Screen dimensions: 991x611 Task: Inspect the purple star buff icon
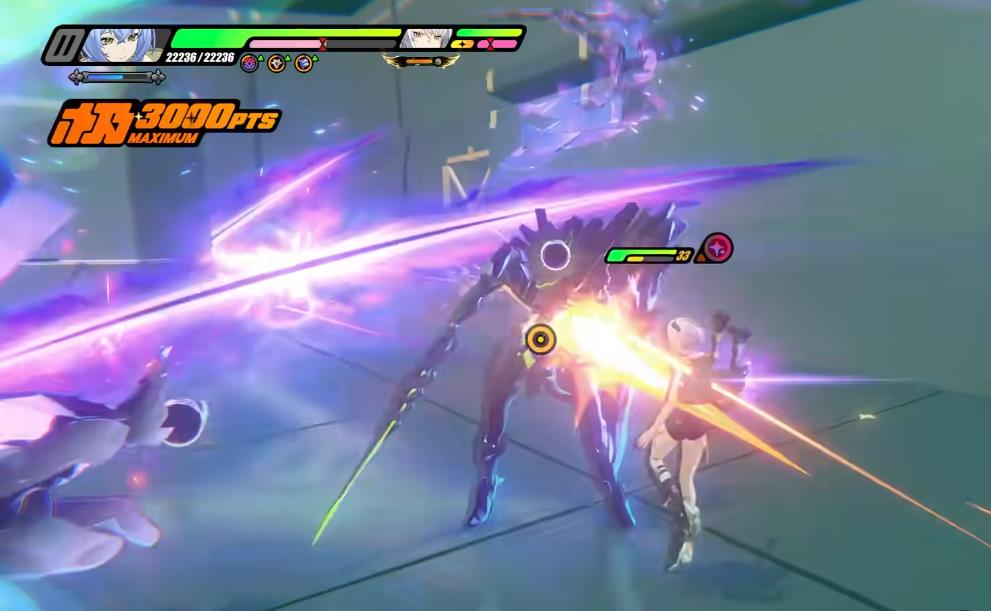249,64
